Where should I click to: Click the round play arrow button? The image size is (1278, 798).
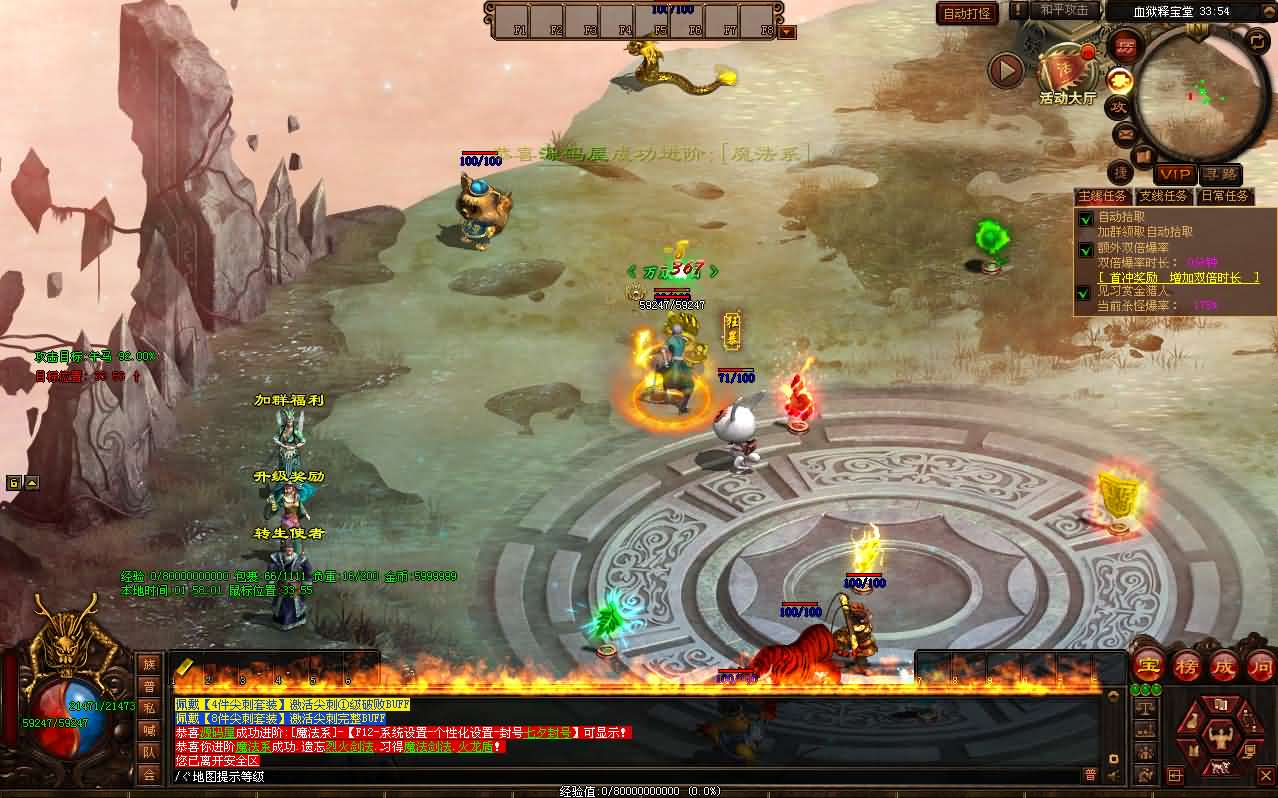pyautogui.click(x=1005, y=70)
